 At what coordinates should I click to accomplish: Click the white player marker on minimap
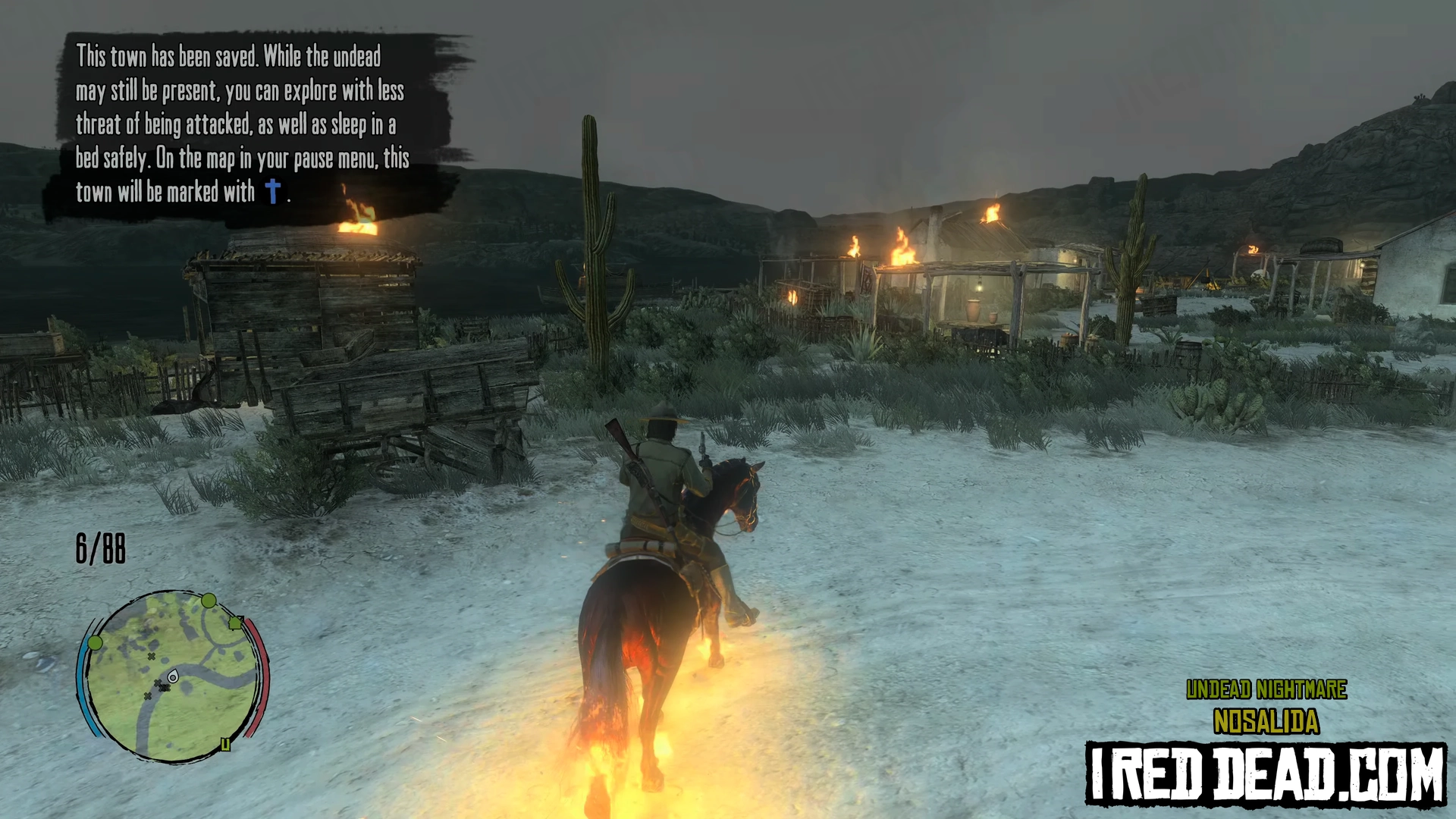[x=173, y=676]
